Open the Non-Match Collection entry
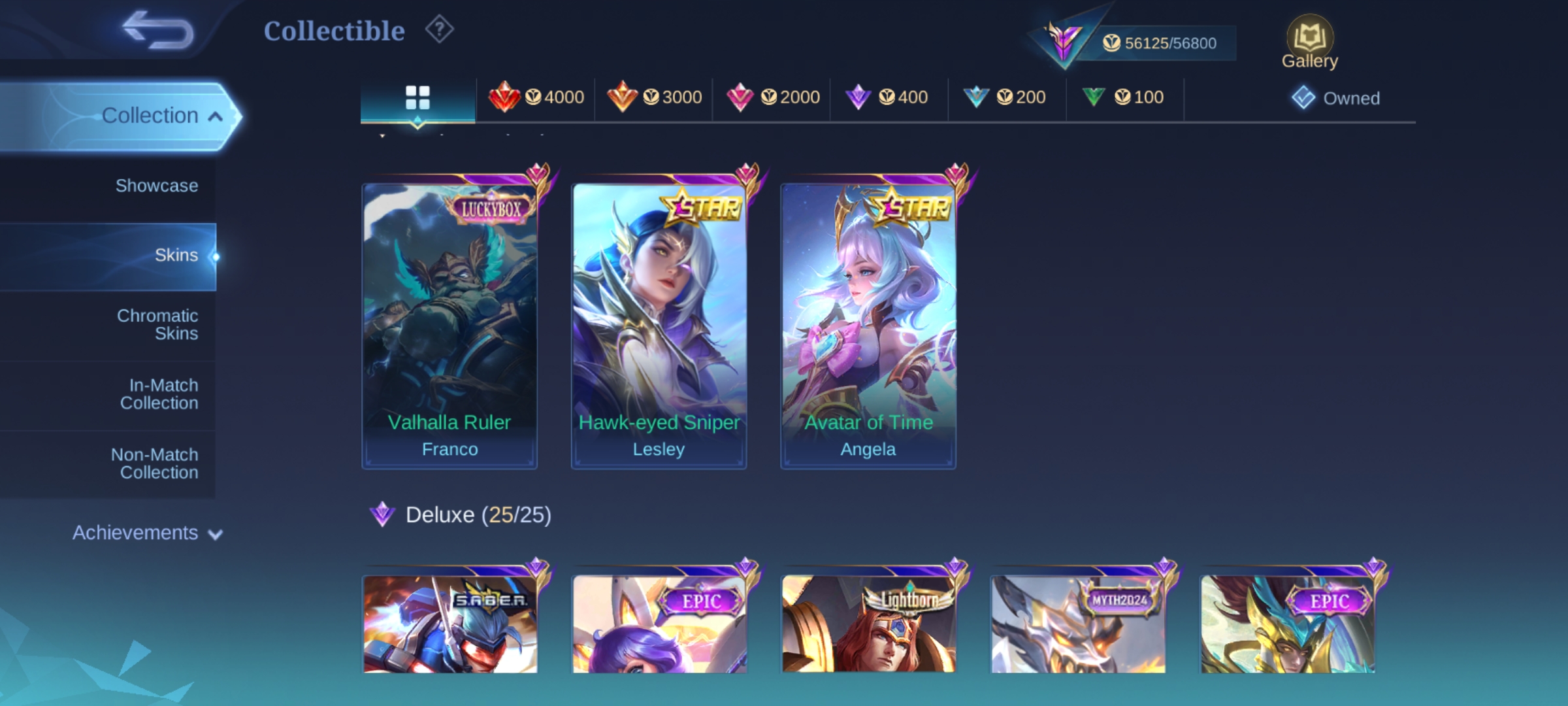 click(155, 463)
